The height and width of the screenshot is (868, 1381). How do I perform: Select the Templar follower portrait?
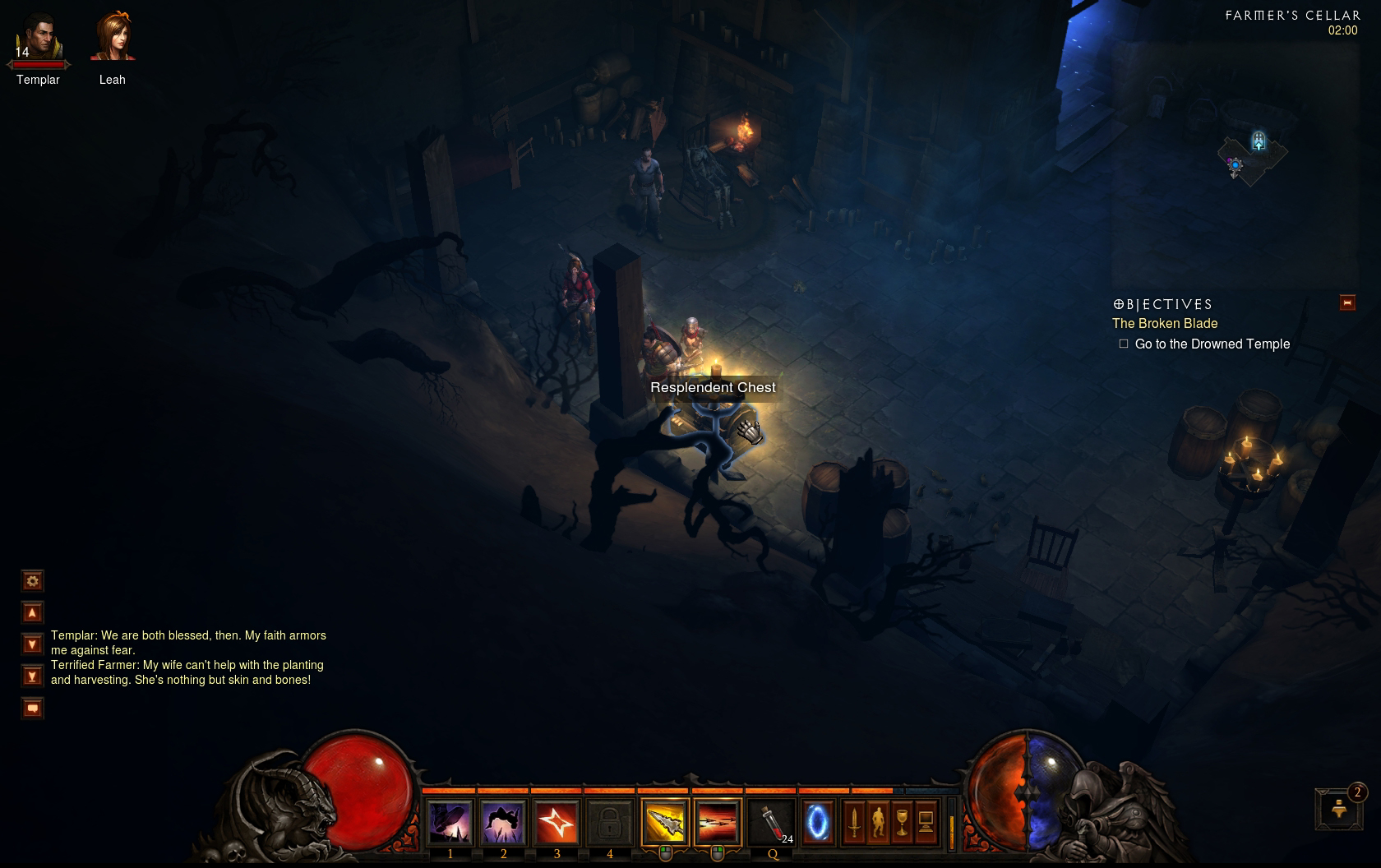38,39
